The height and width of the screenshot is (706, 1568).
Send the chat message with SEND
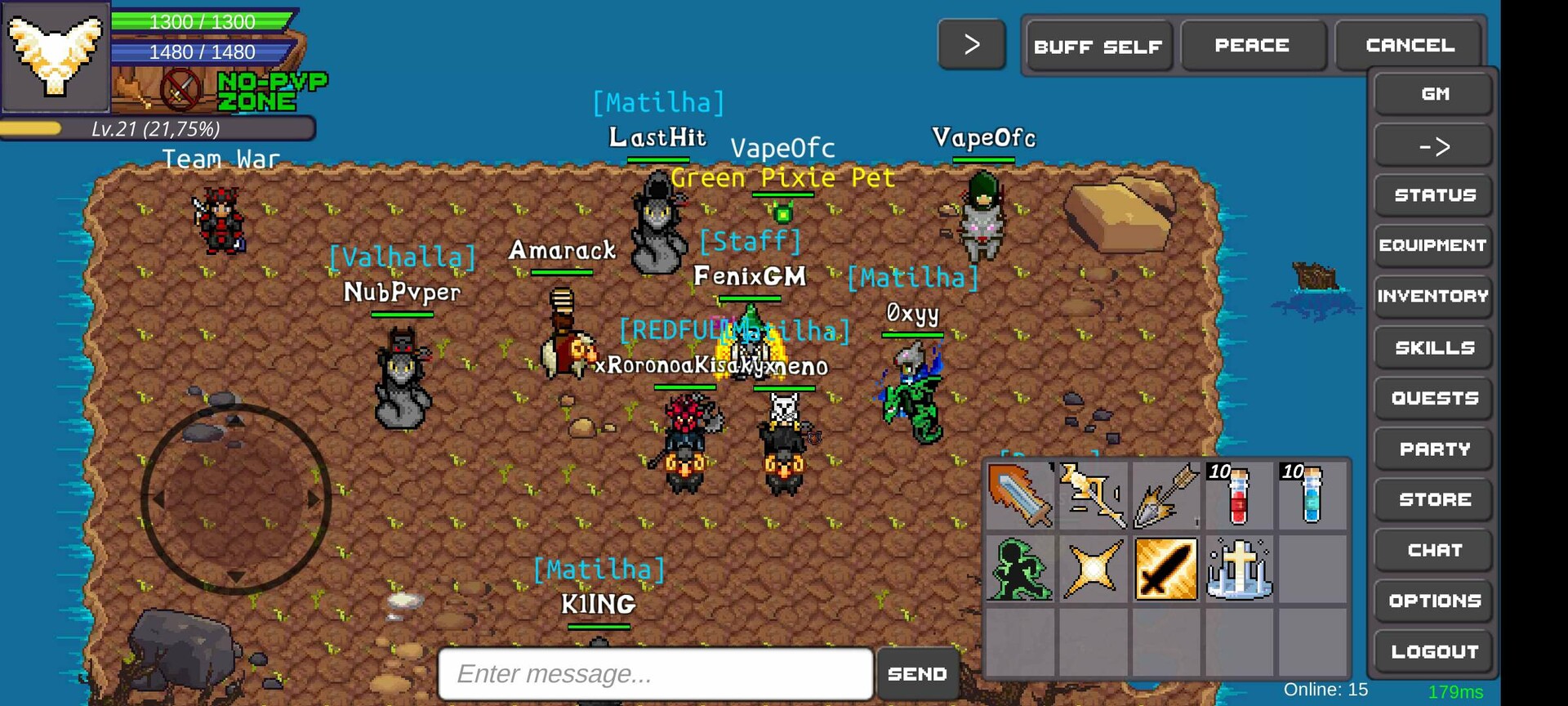point(917,673)
